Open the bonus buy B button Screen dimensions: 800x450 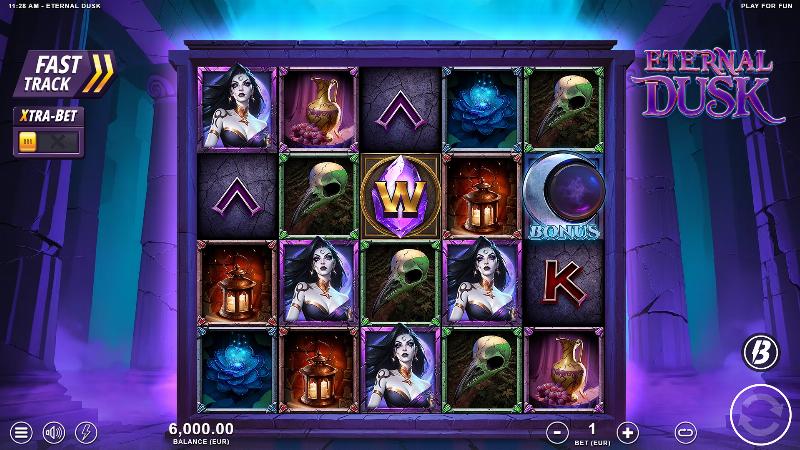point(757,351)
